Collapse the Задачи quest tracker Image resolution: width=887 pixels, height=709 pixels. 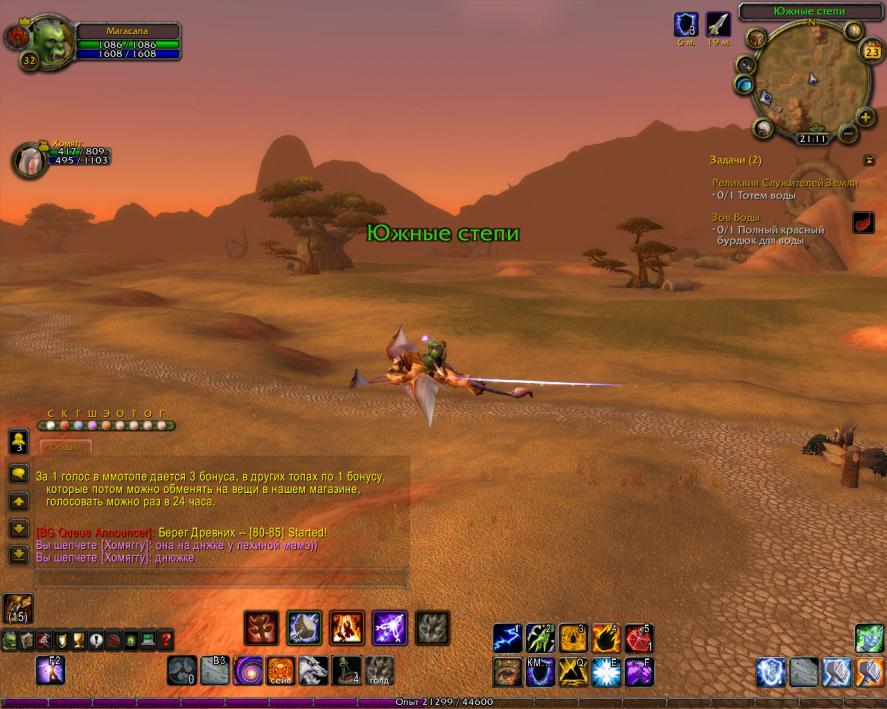click(869, 160)
